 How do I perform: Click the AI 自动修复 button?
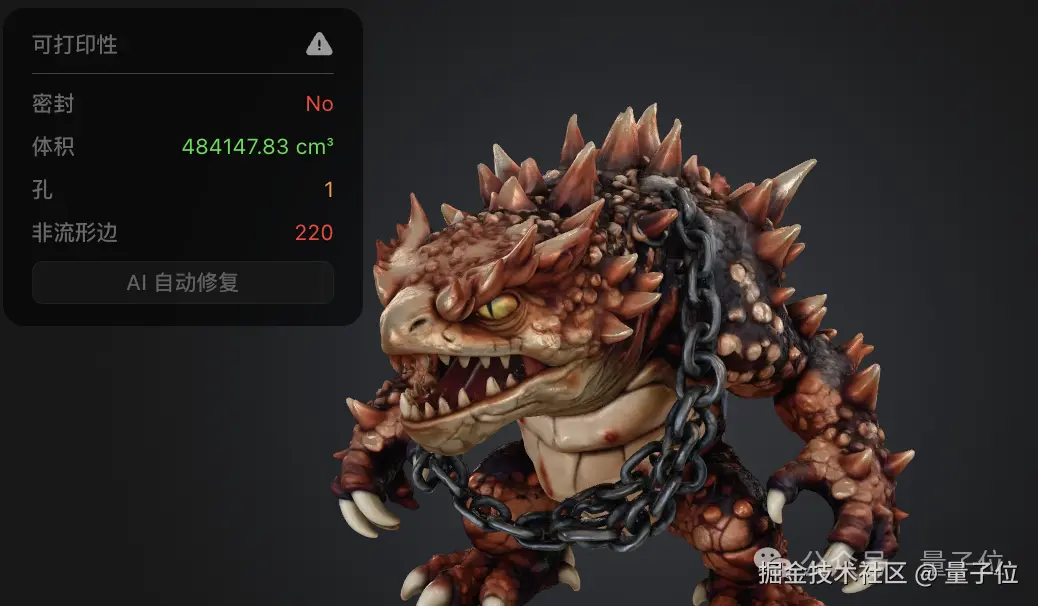point(183,283)
